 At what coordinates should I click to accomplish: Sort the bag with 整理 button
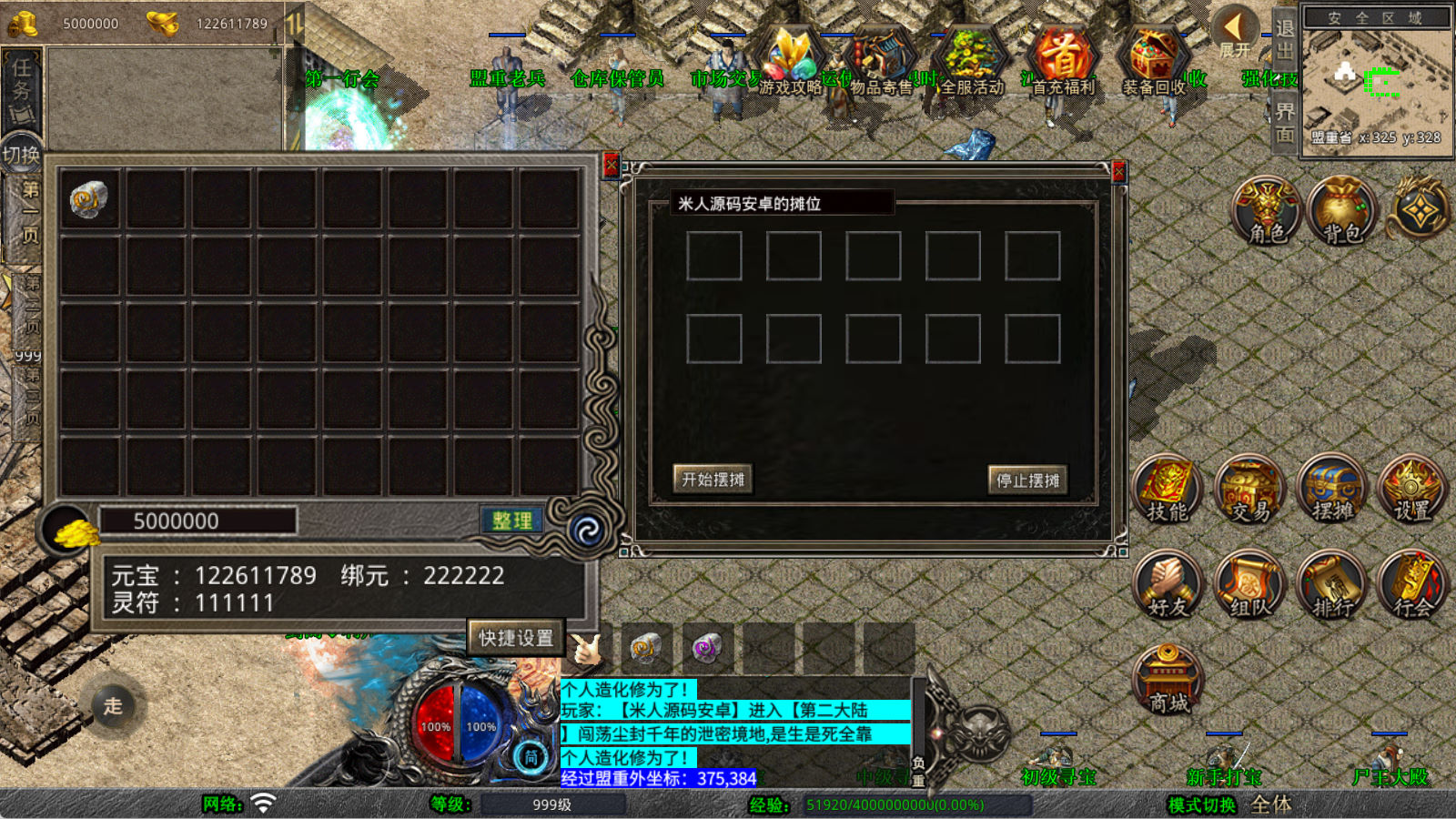tap(511, 521)
